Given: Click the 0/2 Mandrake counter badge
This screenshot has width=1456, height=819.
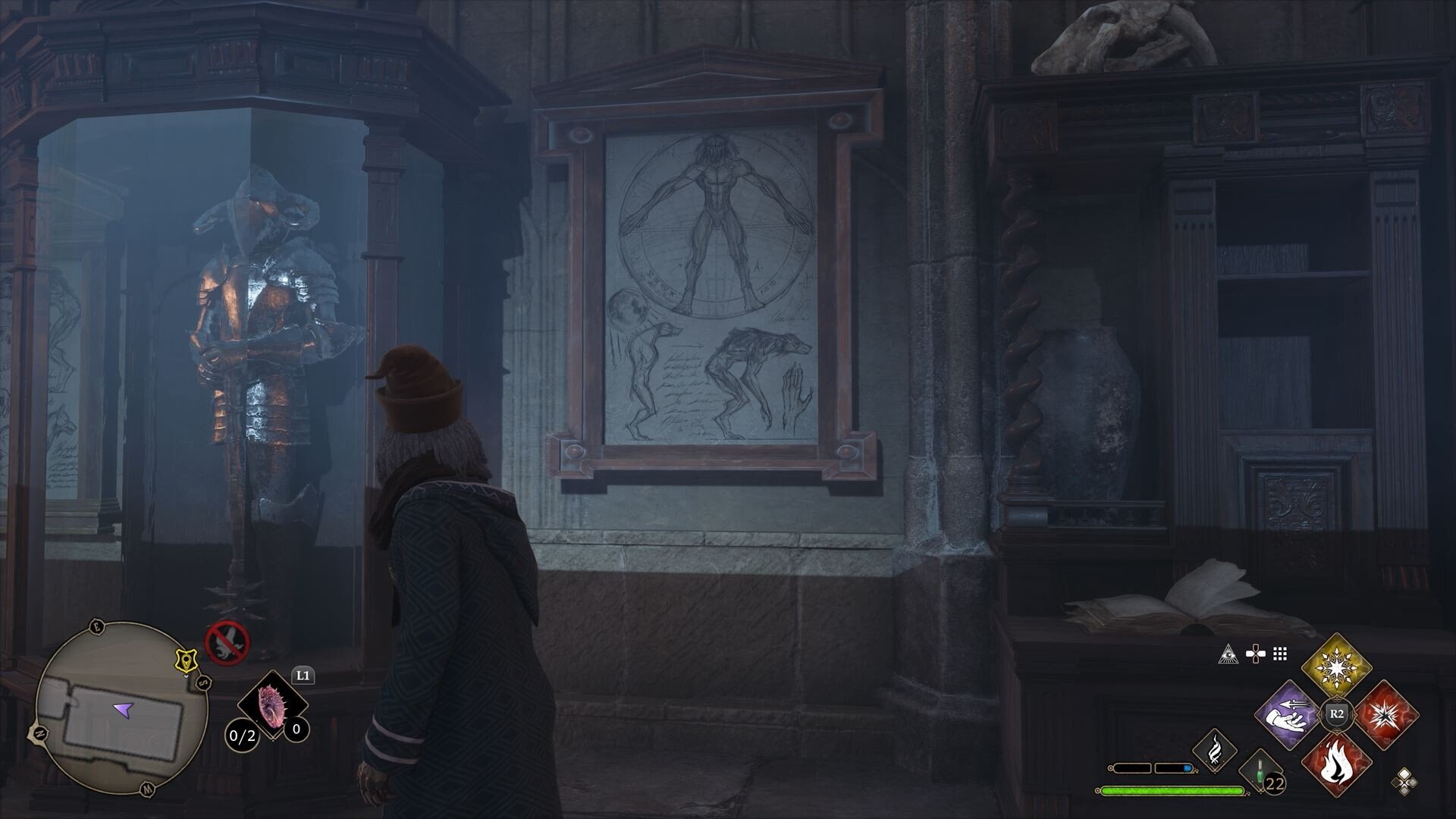Looking at the screenshot, I should 243,736.
